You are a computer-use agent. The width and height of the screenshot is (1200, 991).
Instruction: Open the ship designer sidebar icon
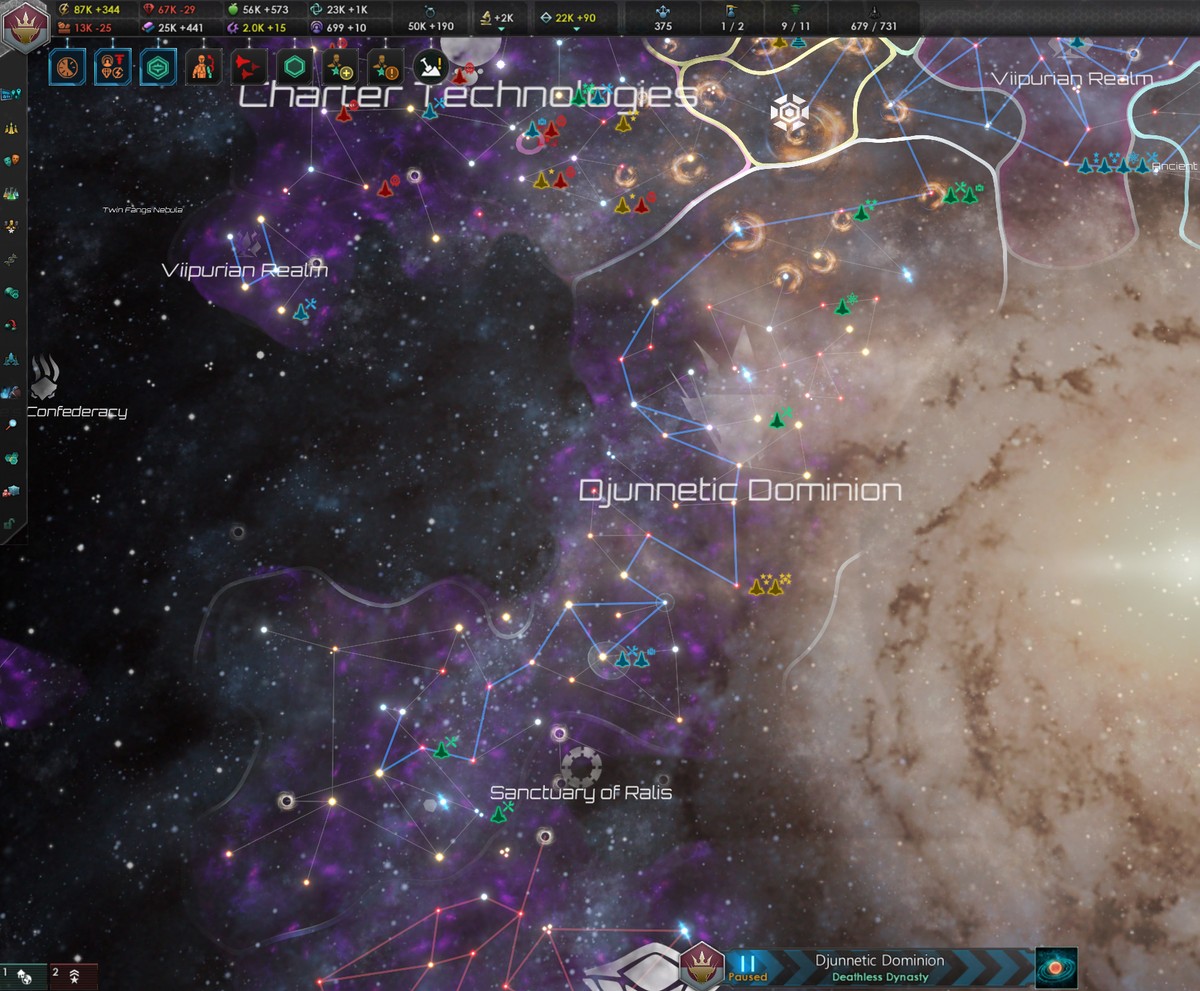(x=12, y=358)
